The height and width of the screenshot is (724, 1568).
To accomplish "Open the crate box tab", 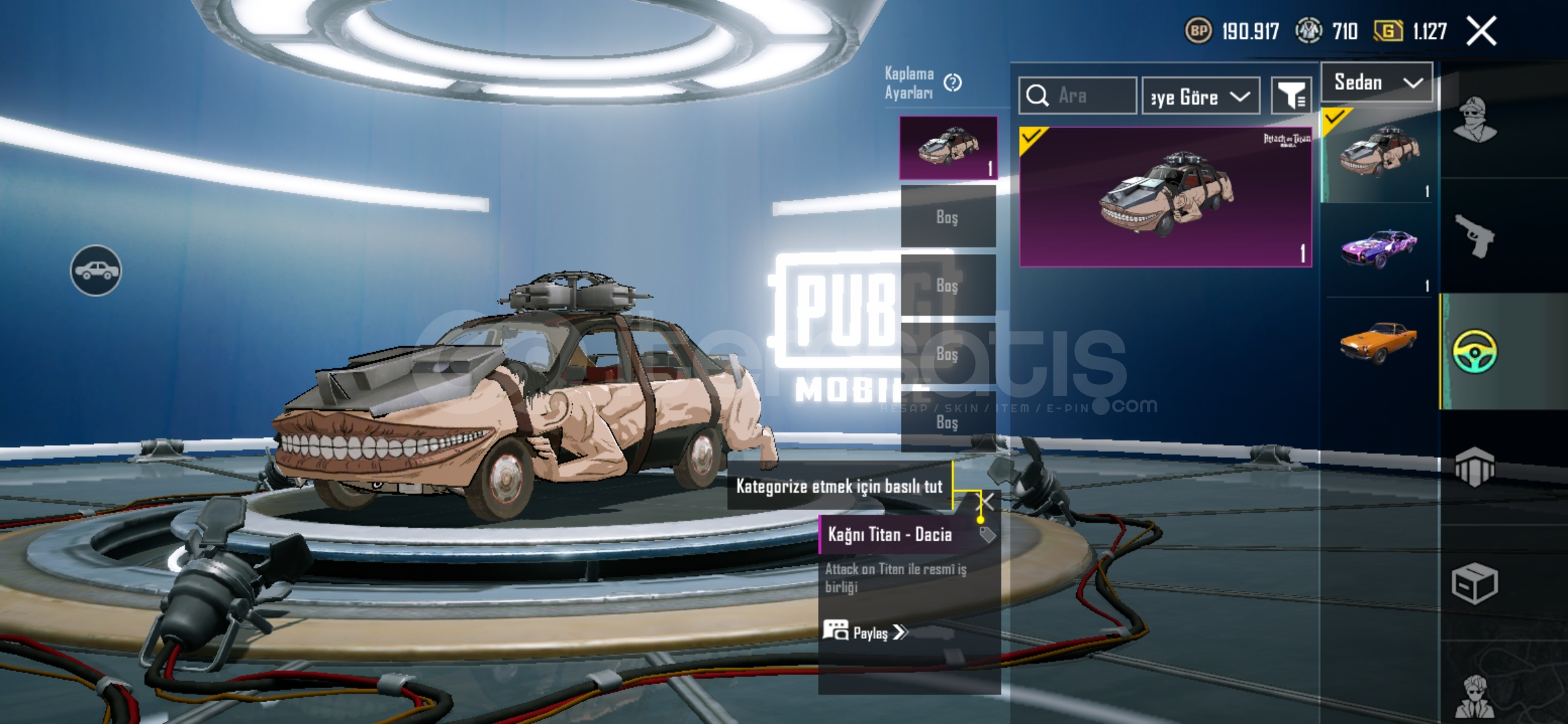I will tap(1476, 583).
